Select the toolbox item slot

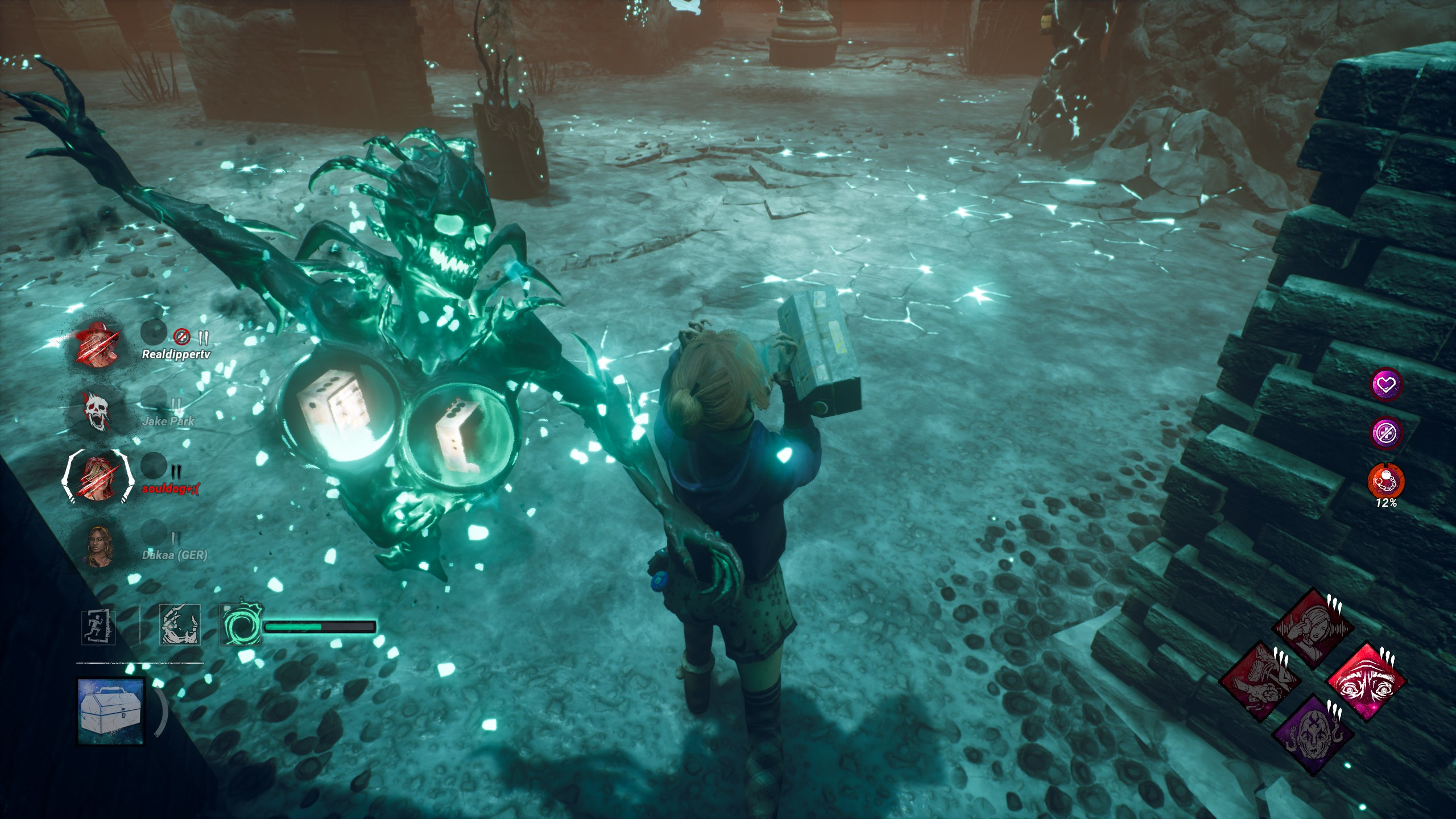coord(111,711)
